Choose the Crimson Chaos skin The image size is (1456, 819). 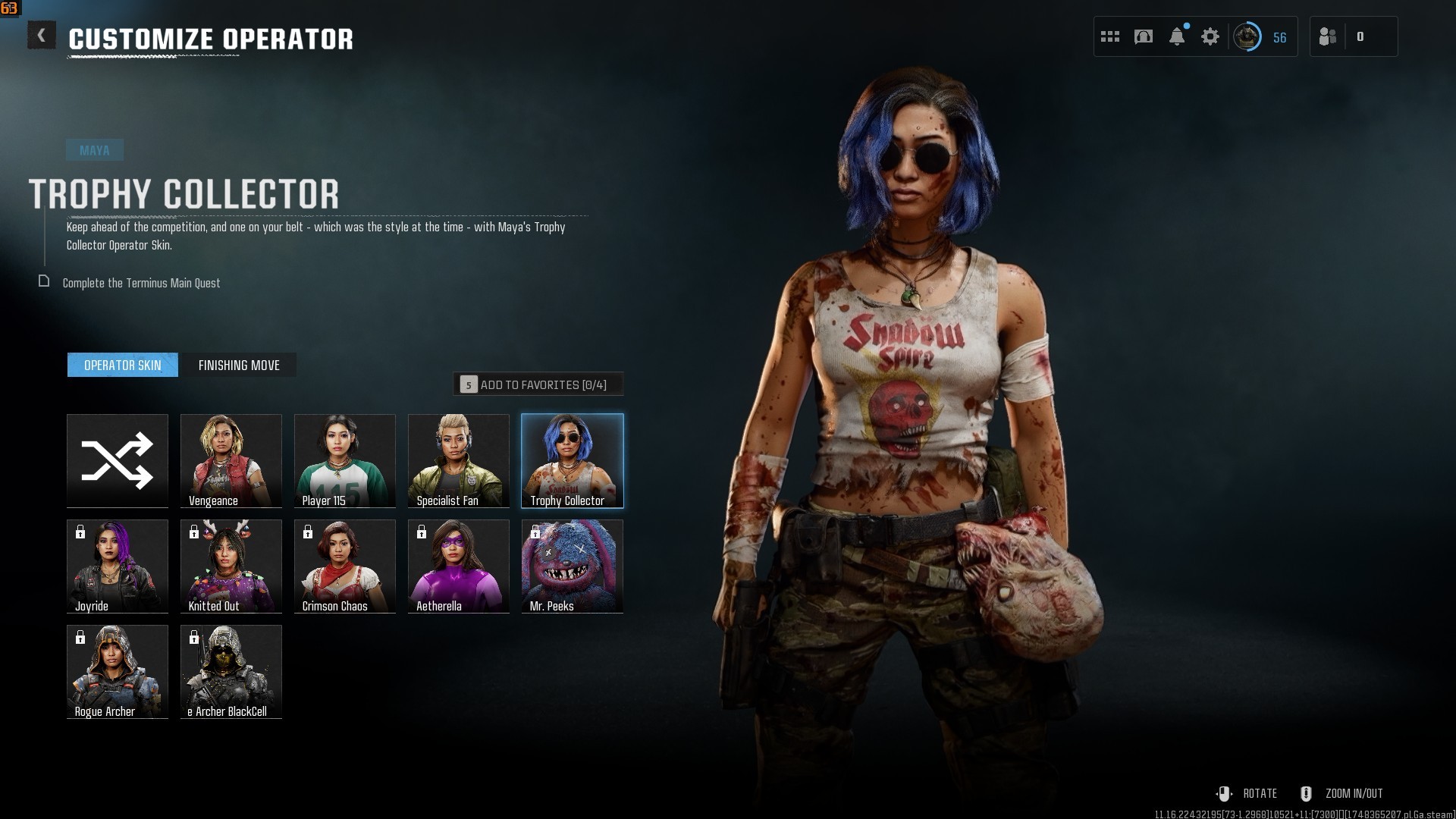[x=345, y=566]
